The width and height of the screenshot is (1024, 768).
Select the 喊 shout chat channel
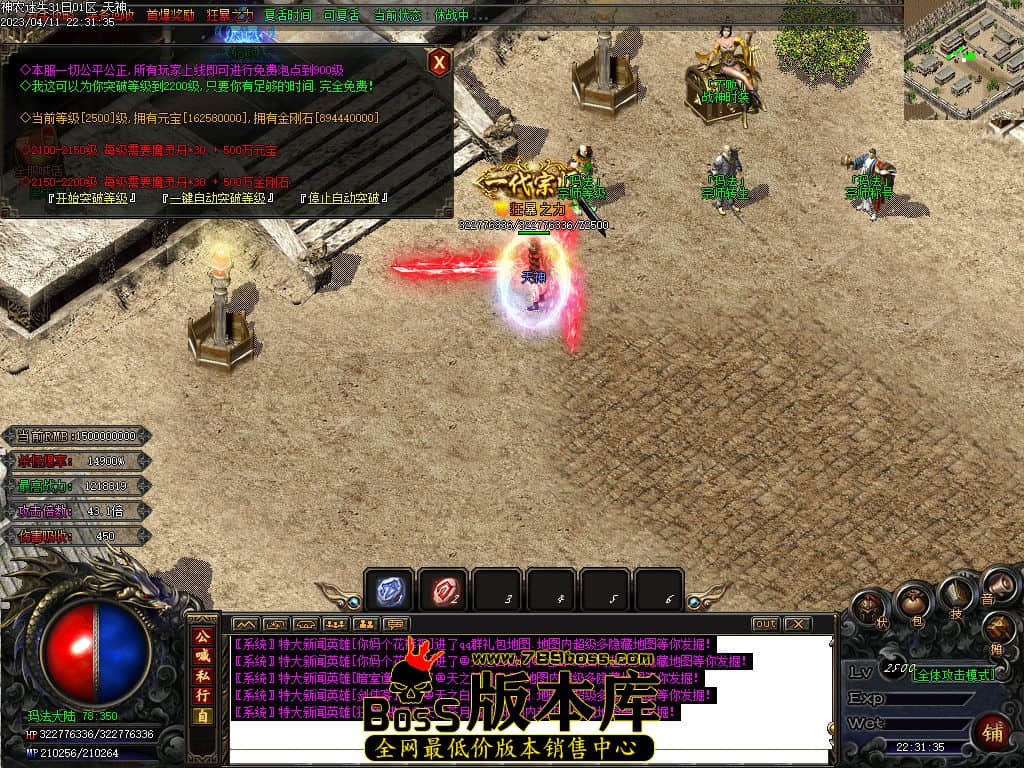tap(202, 656)
